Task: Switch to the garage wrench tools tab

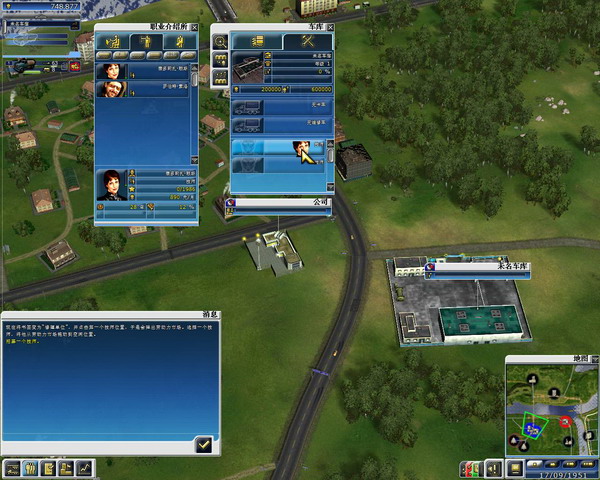Action: (306, 42)
